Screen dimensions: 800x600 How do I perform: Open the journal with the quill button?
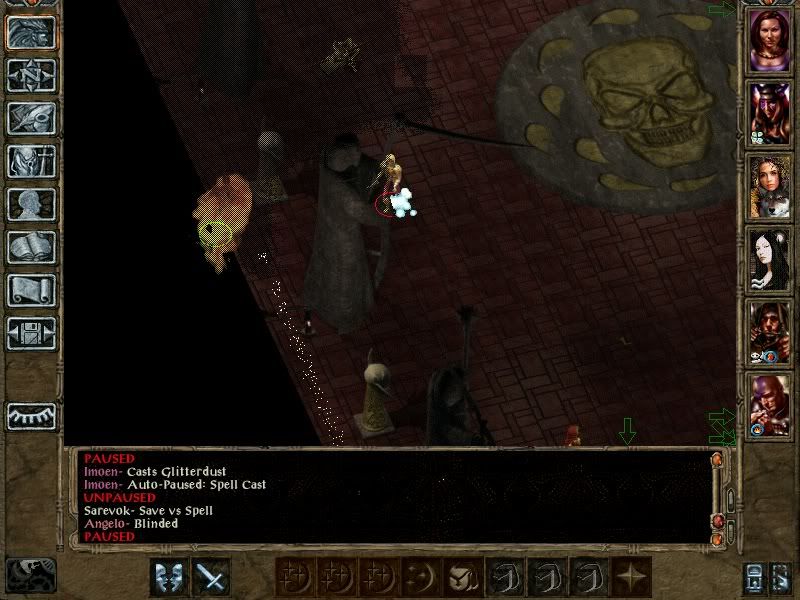pyautogui.click(x=31, y=118)
